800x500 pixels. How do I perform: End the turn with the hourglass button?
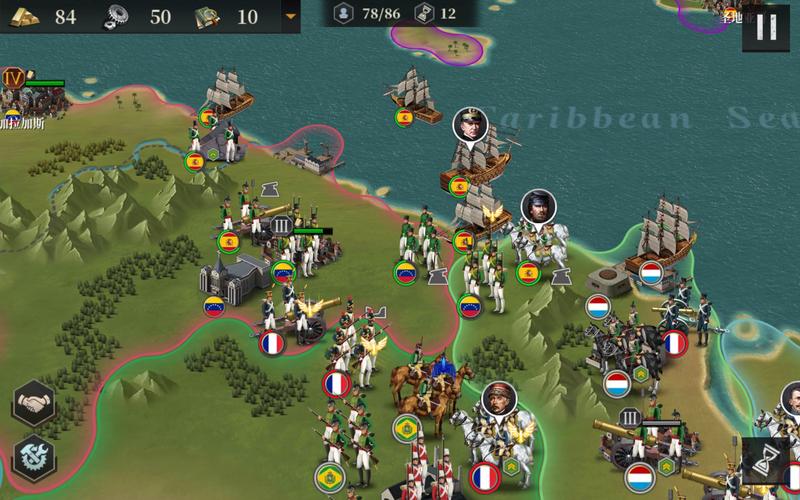tap(765, 462)
